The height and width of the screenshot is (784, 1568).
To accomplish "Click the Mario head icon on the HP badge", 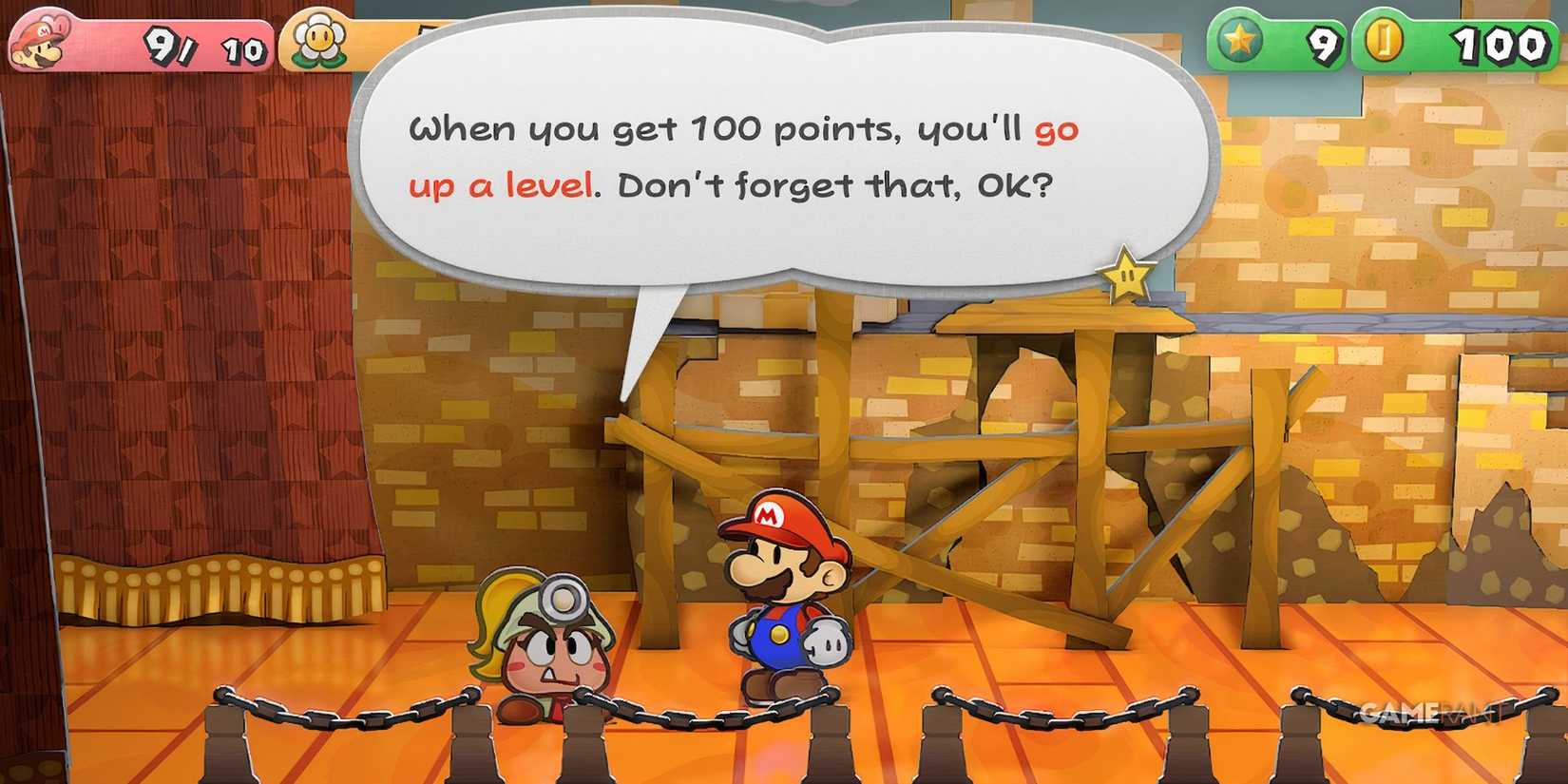I will (36, 40).
